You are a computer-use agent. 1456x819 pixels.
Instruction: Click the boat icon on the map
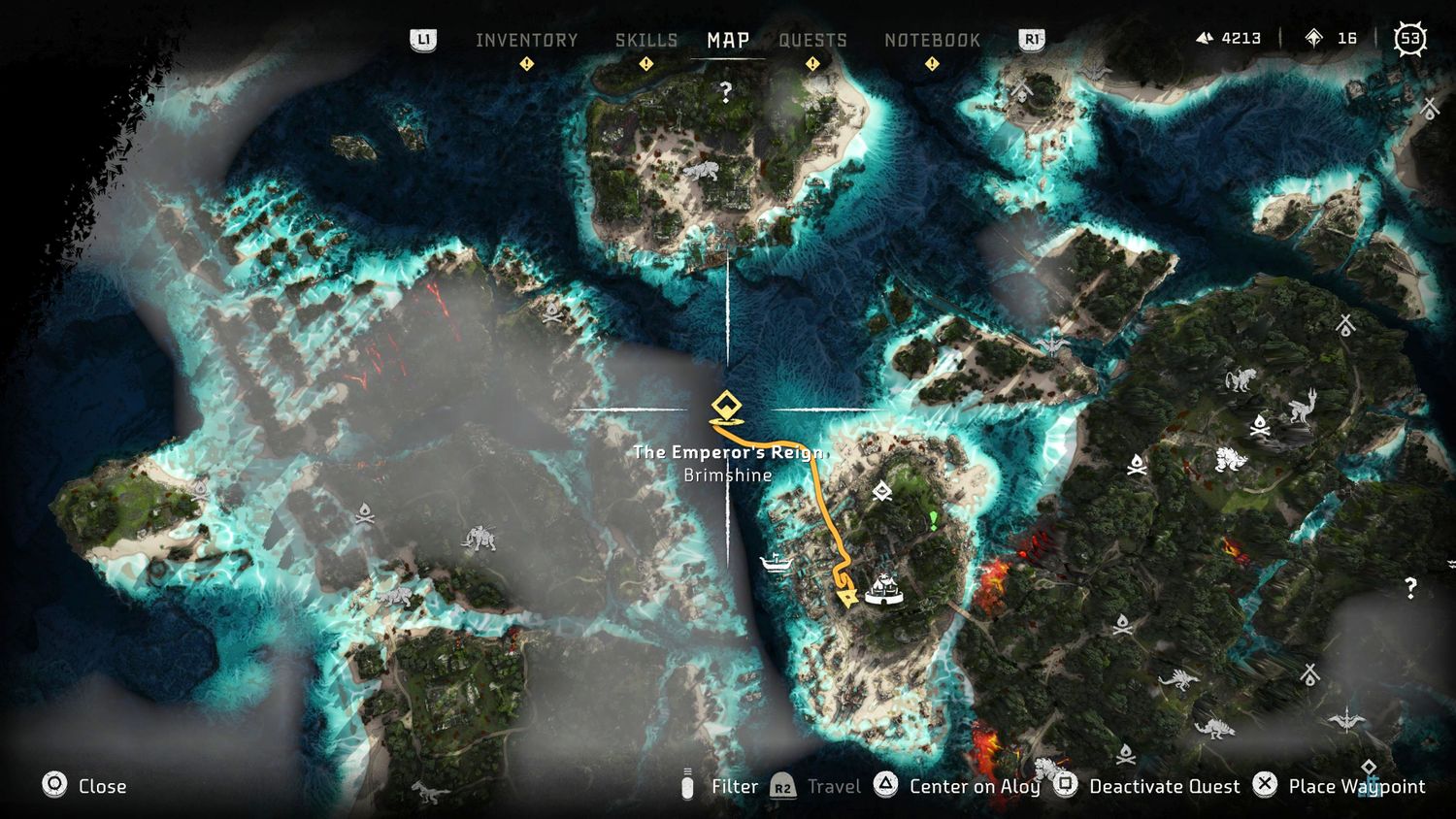(777, 562)
